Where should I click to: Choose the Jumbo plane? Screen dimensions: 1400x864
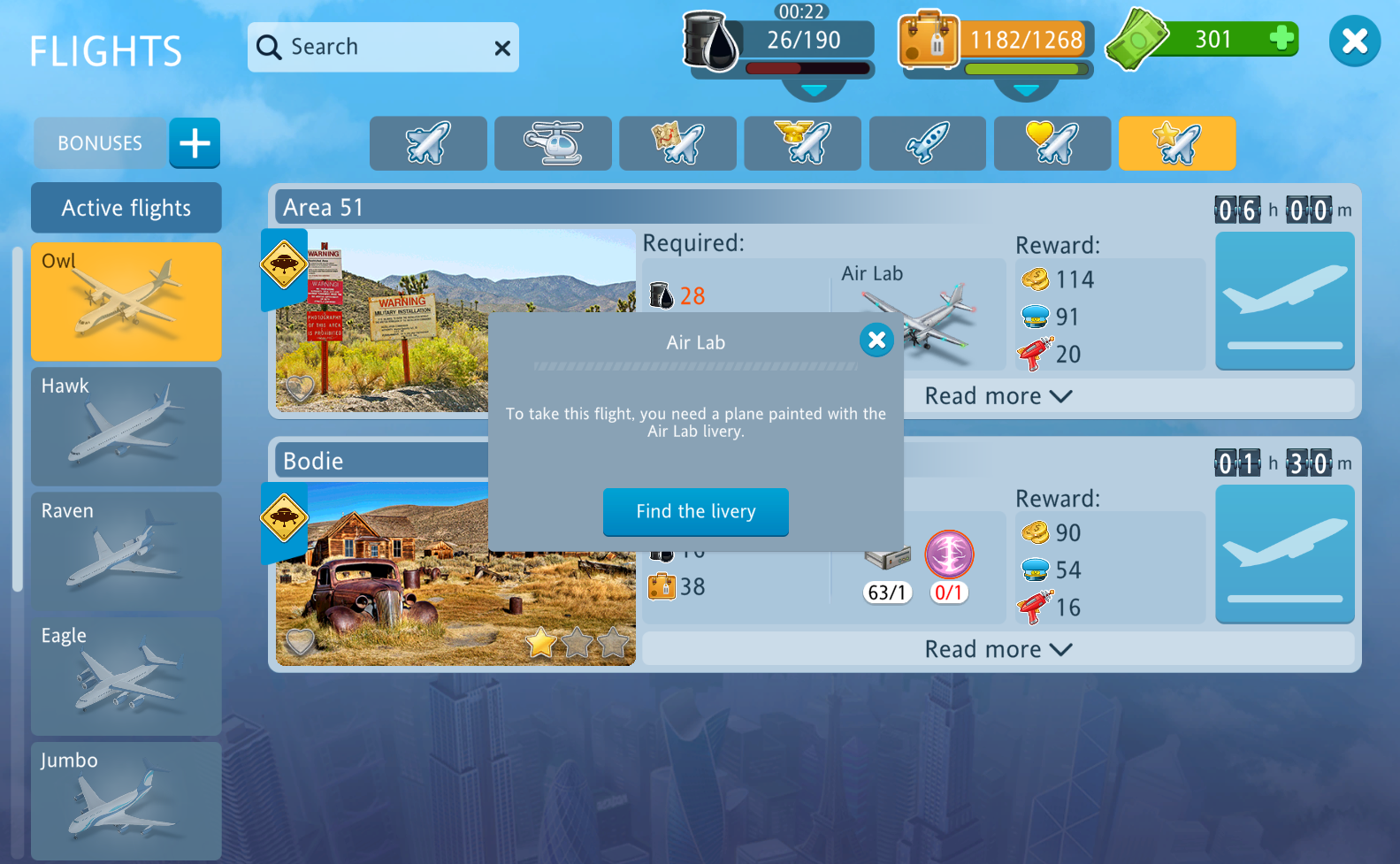tap(126, 800)
